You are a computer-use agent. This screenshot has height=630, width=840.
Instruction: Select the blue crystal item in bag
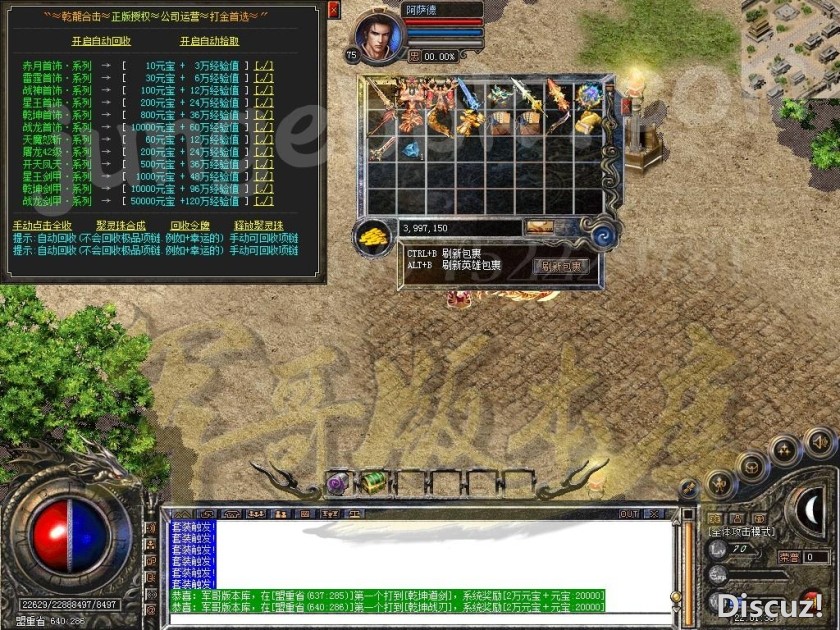[x=412, y=150]
